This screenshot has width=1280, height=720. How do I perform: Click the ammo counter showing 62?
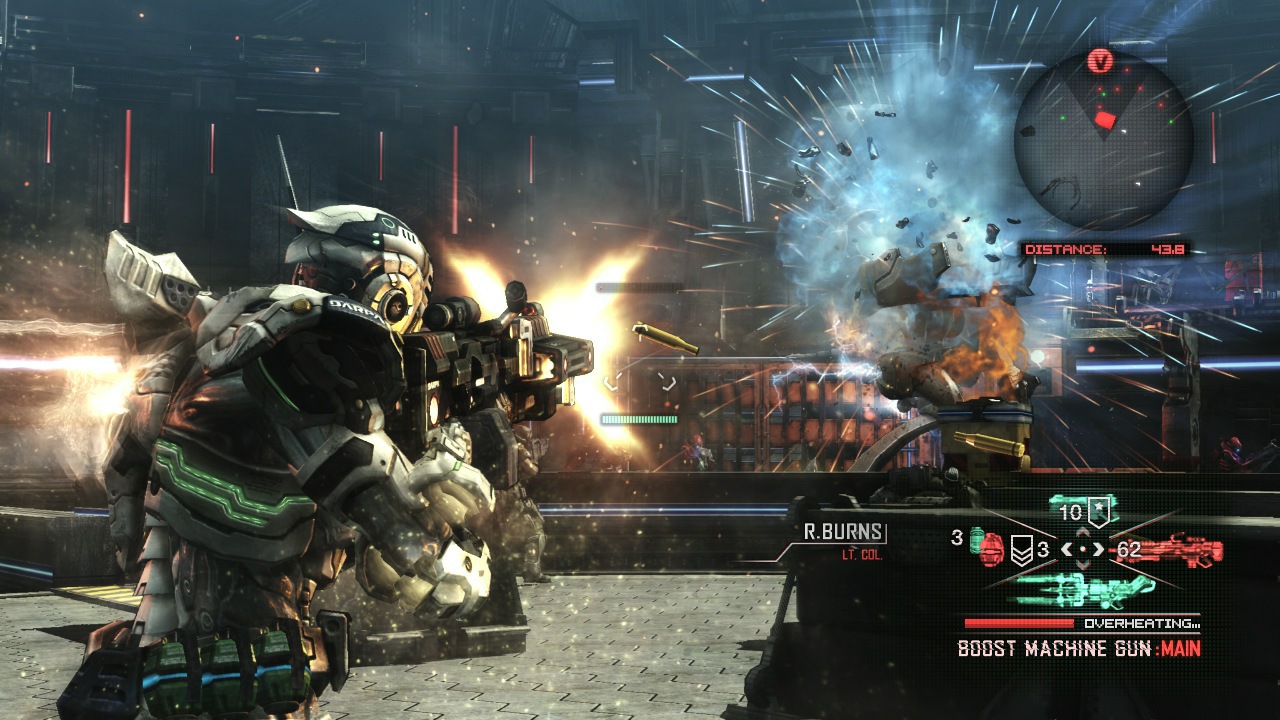tap(1131, 550)
